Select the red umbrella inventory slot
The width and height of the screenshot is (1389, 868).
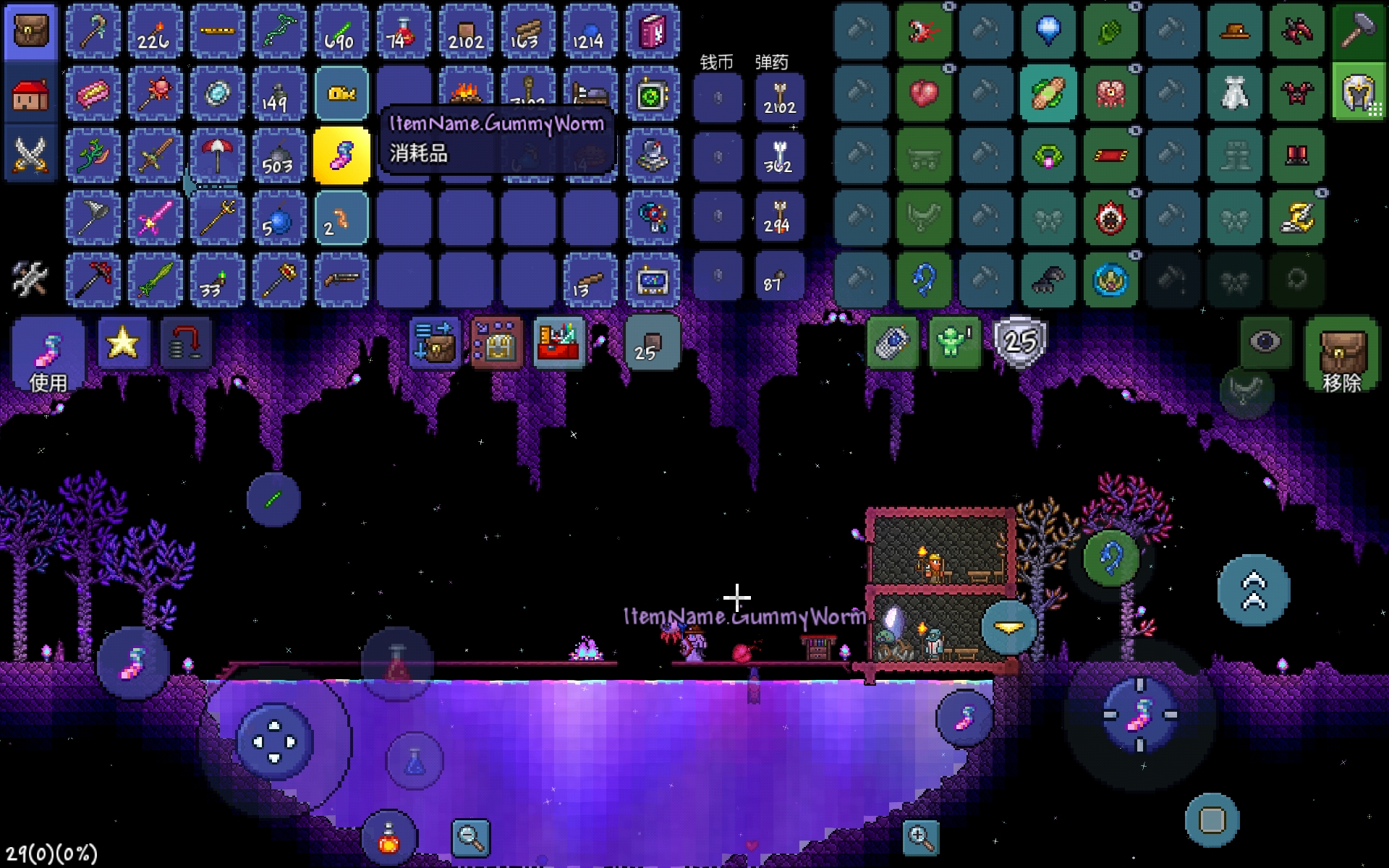click(x=217, y=156)
